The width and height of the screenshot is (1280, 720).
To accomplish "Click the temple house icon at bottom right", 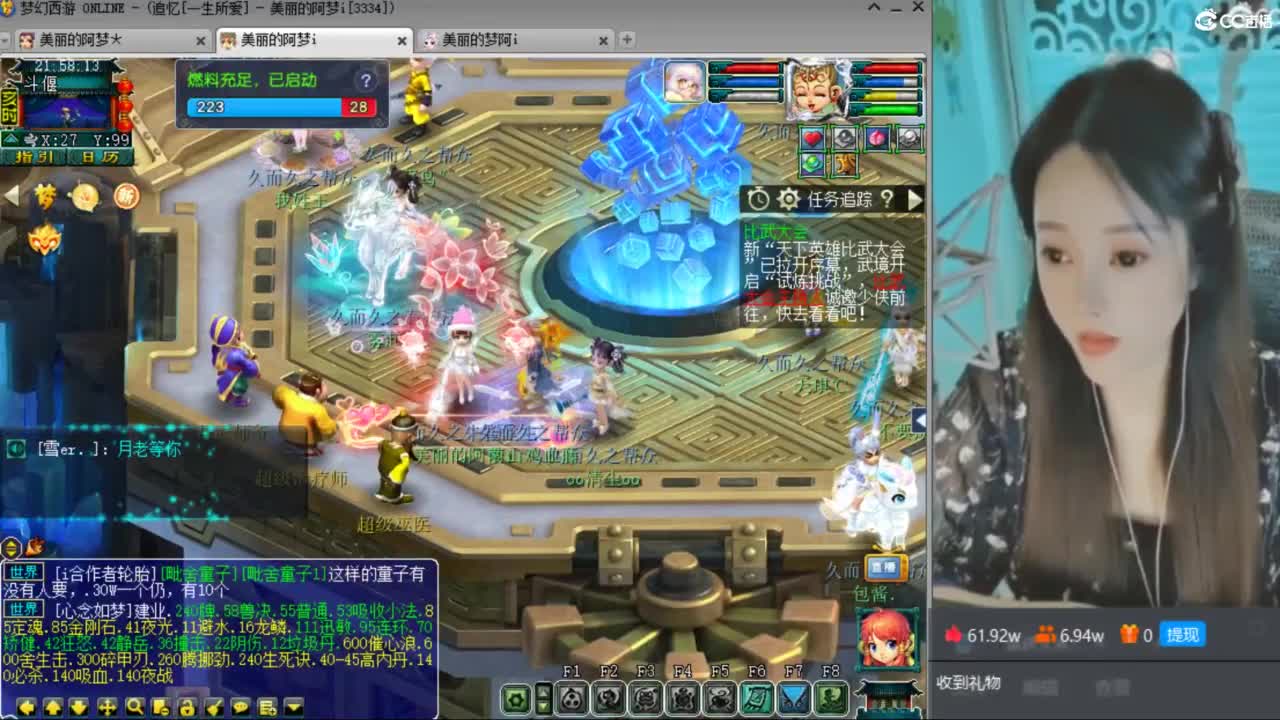I will pyautogui.click(x=888, y=700).
